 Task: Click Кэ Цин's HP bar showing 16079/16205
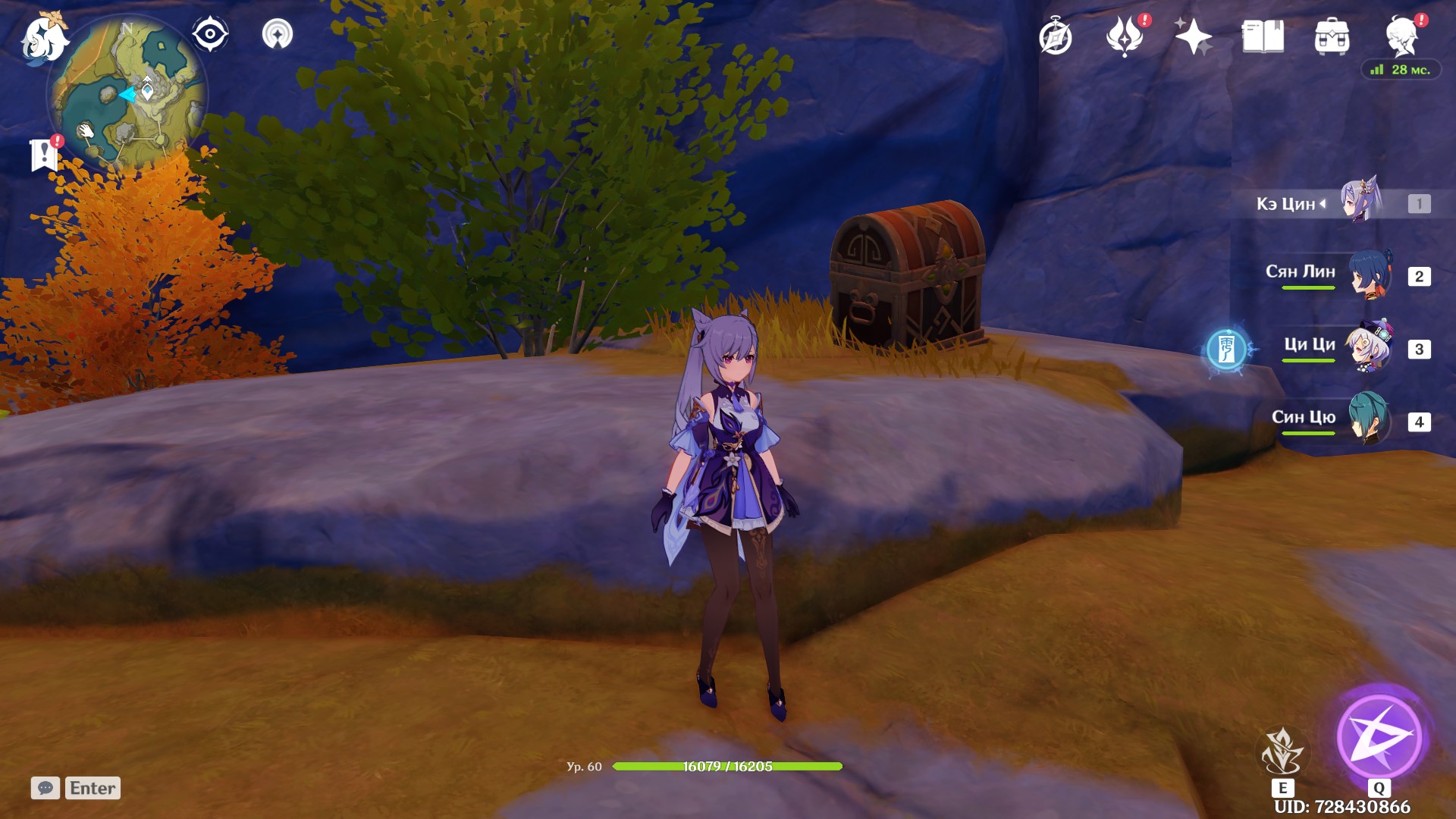point(726,766)
